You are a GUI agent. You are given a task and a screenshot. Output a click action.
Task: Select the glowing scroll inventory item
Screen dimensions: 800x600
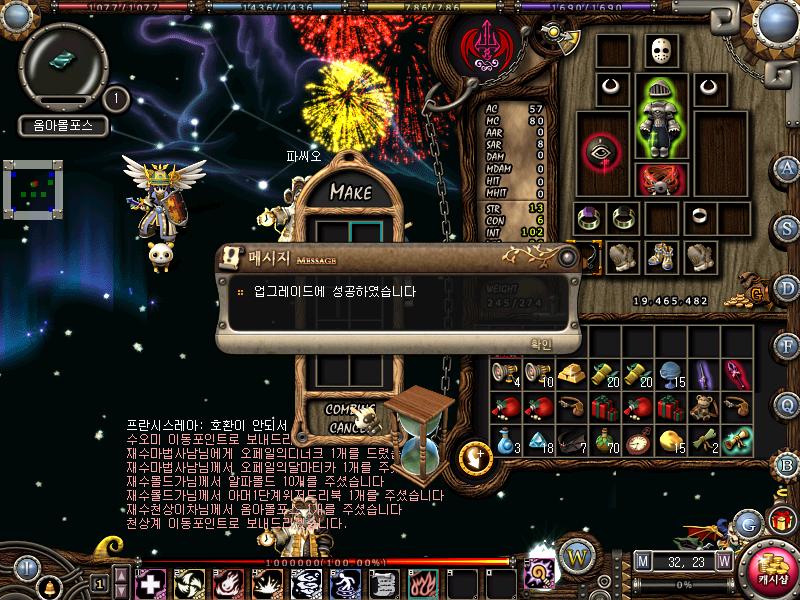click(736, 439)
